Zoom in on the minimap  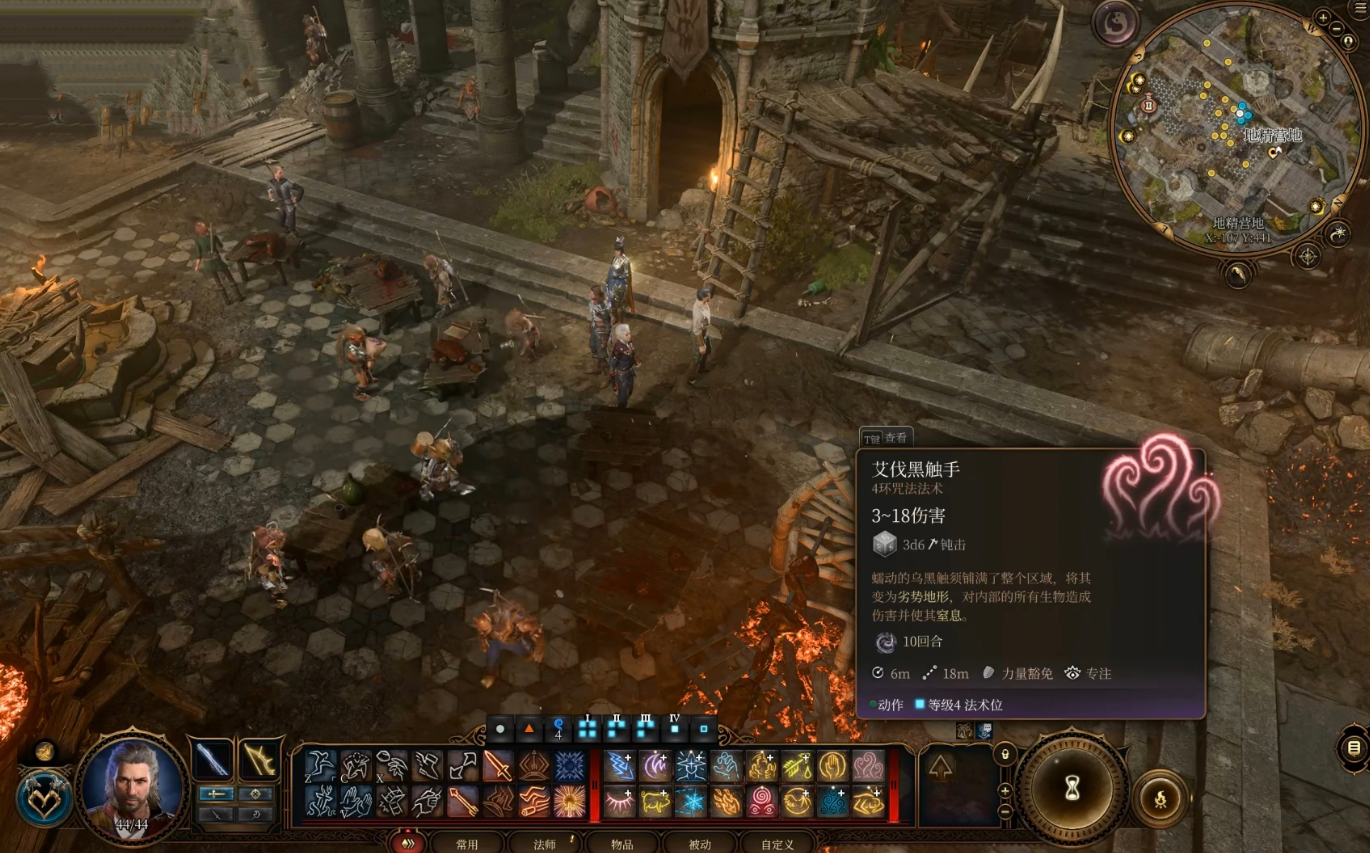[1323, 17]
